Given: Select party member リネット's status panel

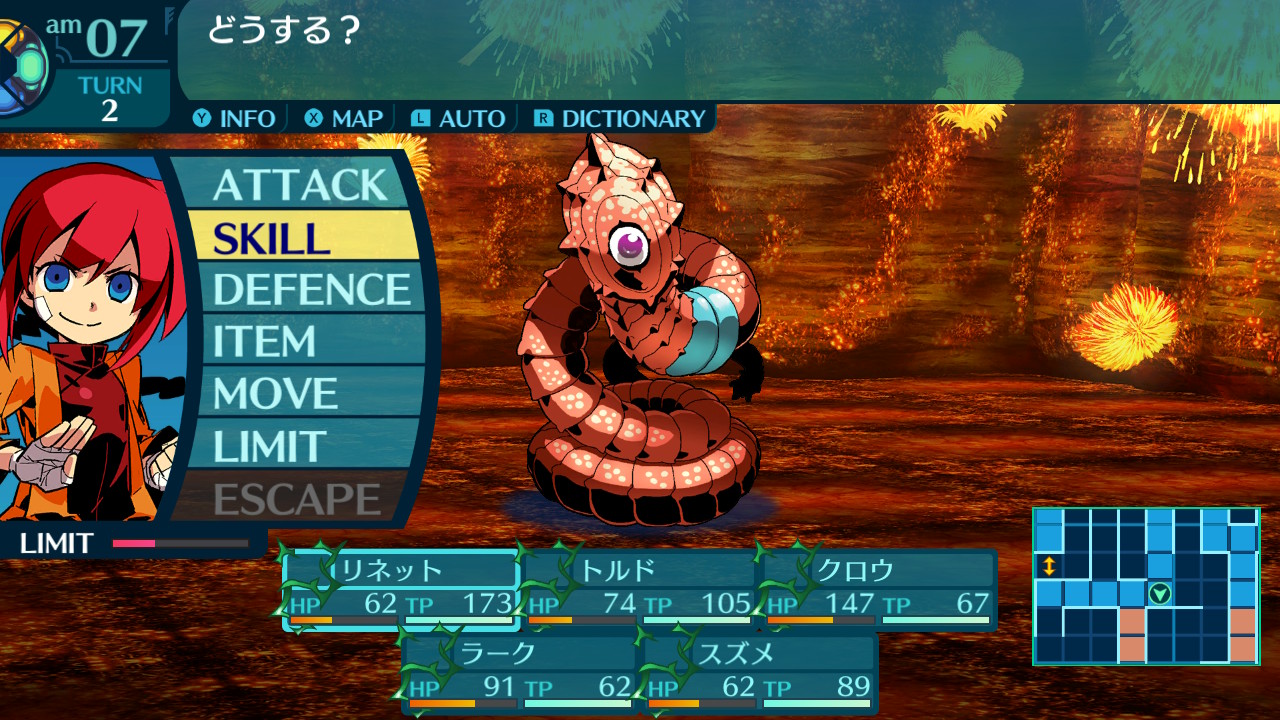Looking at the screenshot, I should click(x=401, y=590).
